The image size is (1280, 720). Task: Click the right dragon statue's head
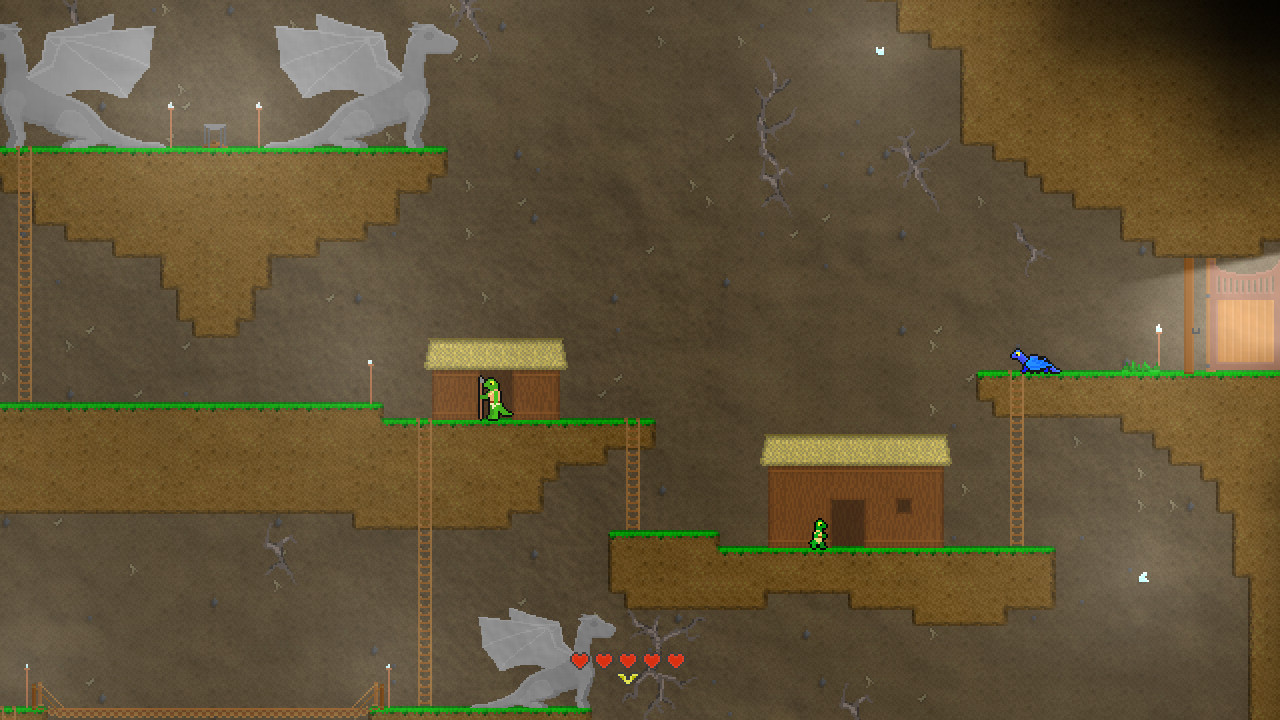(x=430, y=35)
